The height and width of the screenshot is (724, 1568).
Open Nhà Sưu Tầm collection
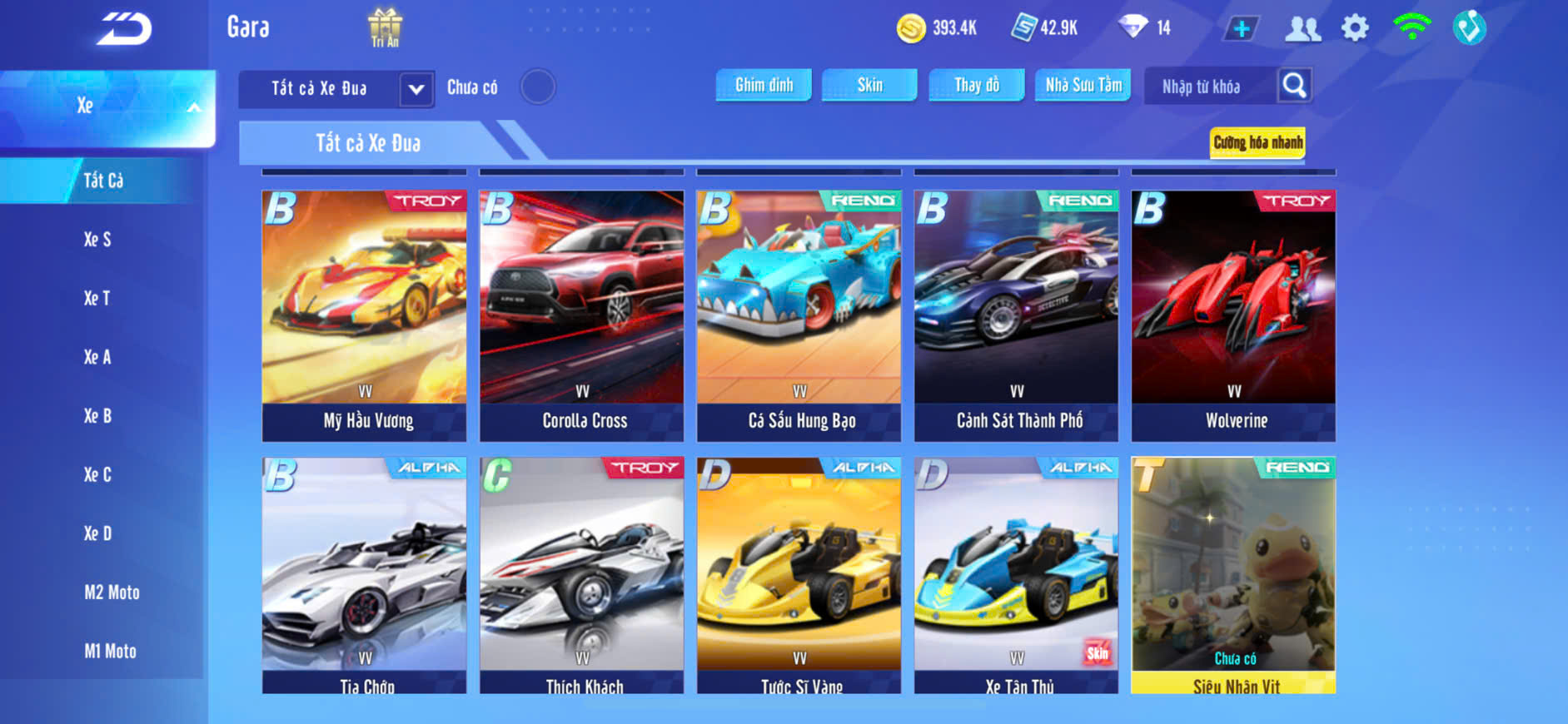[x=1083, y=85]
